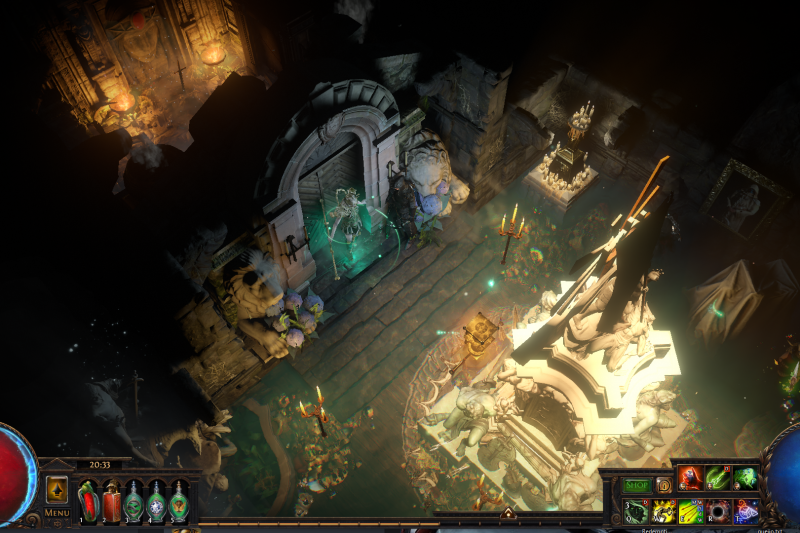
Task: Cast the black hole vortex skill on R
Action: [x=718, y=512]
